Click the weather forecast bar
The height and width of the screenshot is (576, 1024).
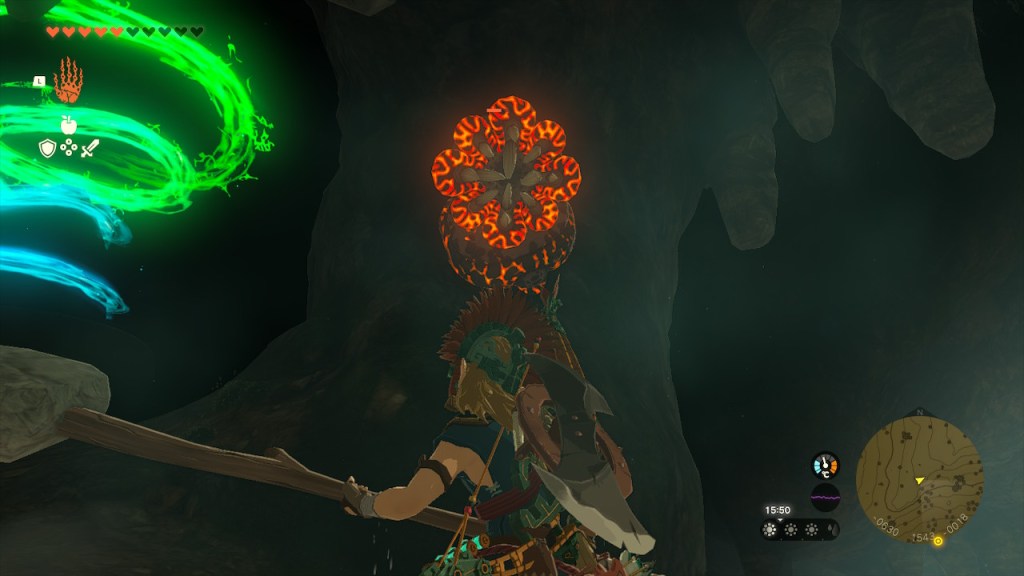[800, 530]
